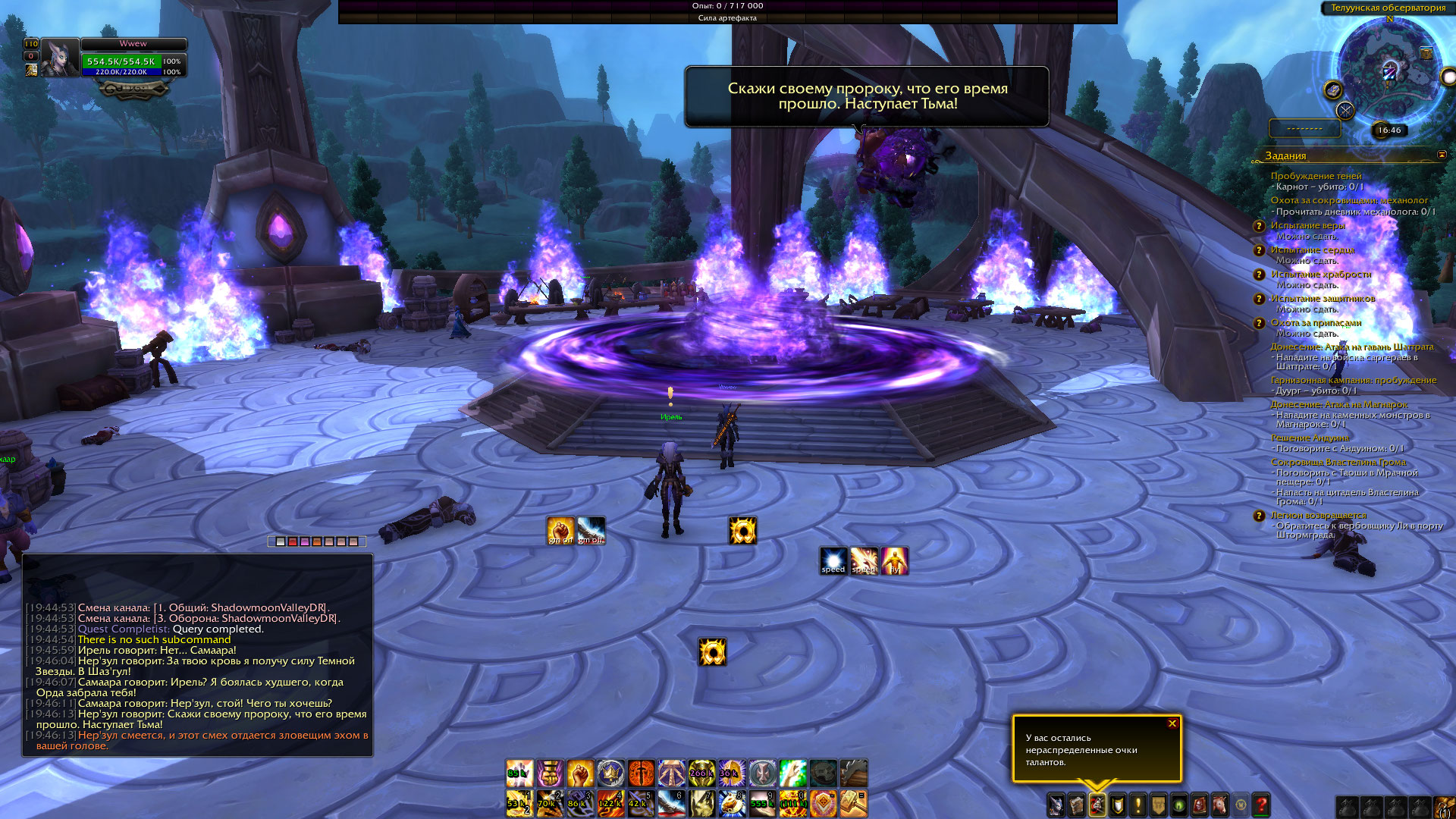Open the spellbook micro button
Viewport: 1456px width, 819px height.
tap(1077, 805)
